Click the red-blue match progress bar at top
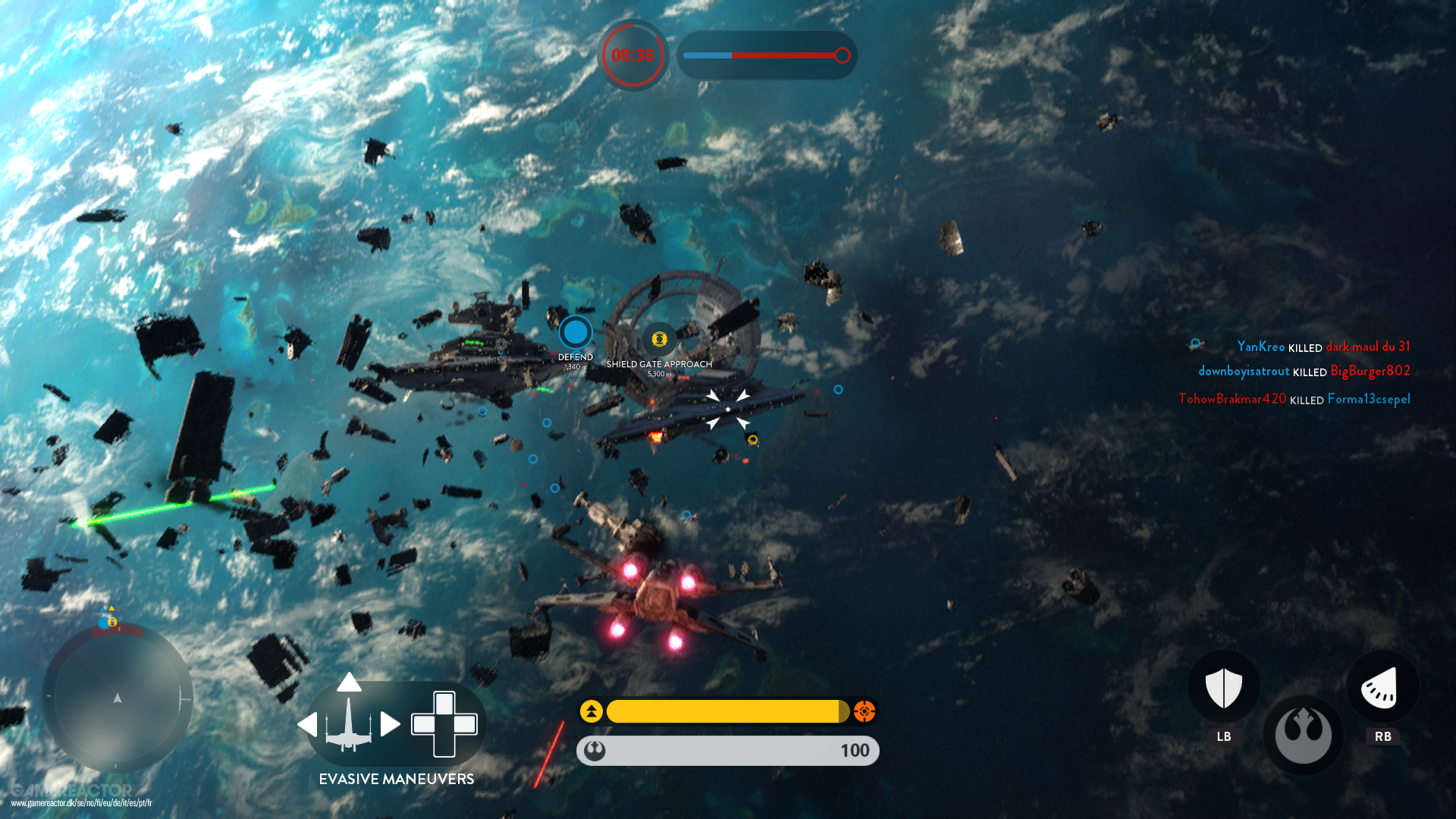This screenshot has height=819, width=1456. pyautogui.click(x=767, y=55)
